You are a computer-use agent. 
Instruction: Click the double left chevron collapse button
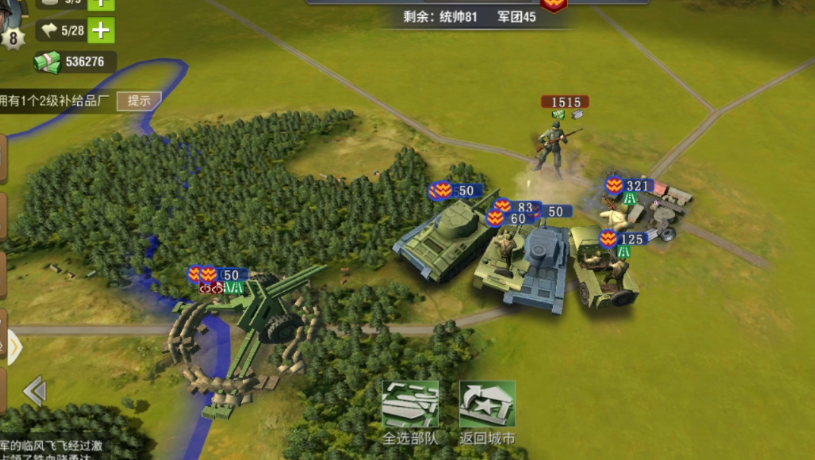point(35,391)
